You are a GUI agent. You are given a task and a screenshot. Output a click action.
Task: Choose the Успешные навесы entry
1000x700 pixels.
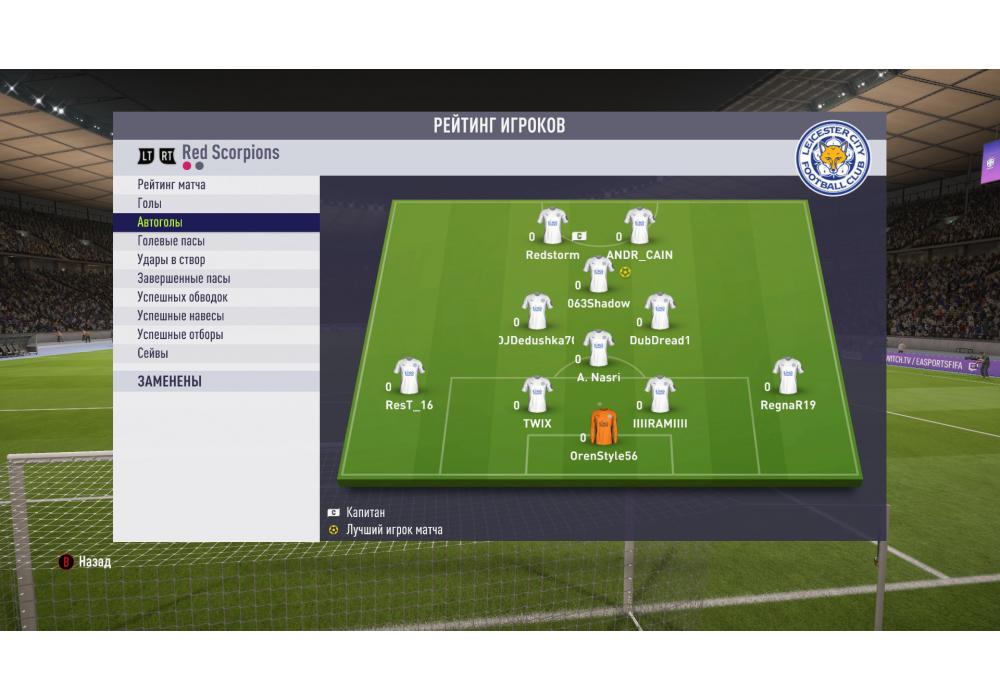[180, 316]
